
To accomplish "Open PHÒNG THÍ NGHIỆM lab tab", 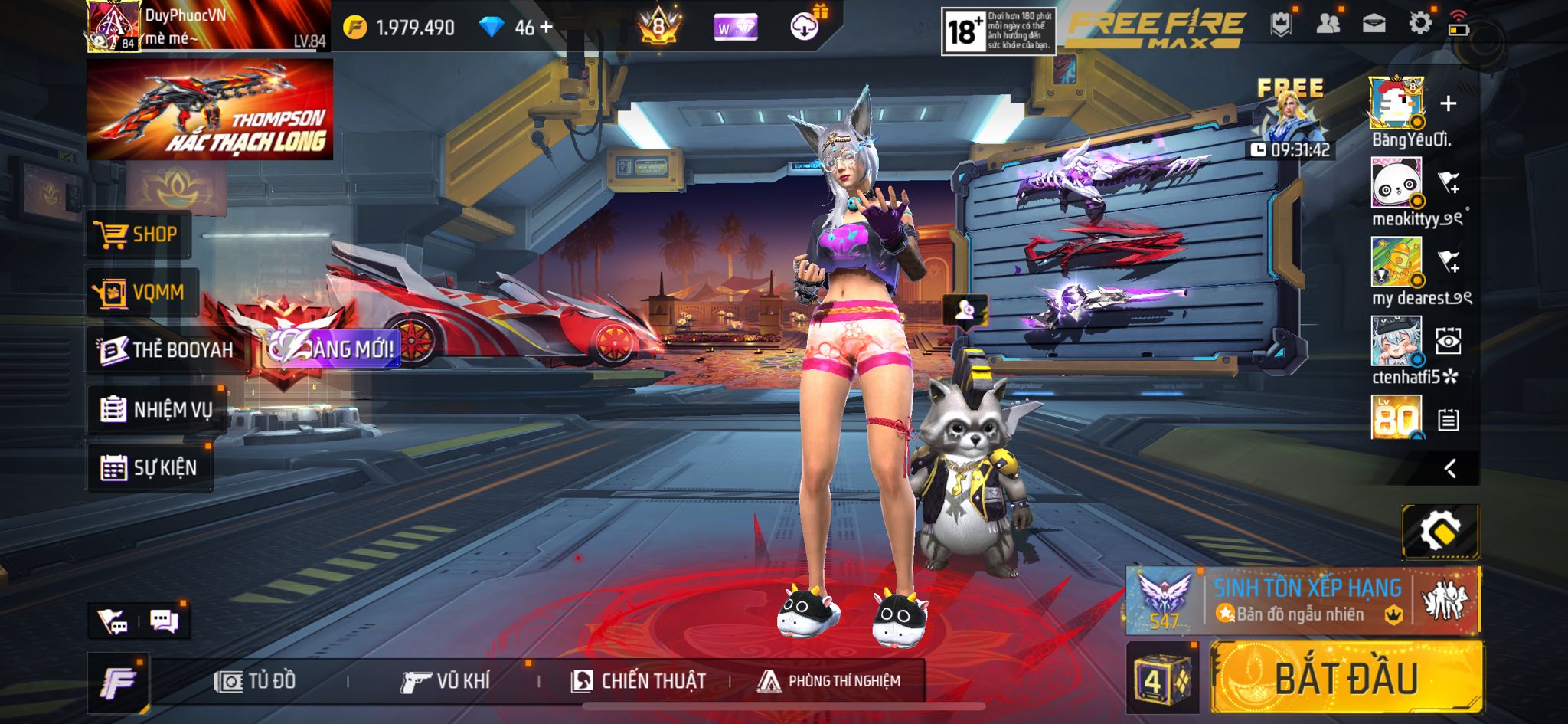I will pyautogui.click(x=829, y=681).
